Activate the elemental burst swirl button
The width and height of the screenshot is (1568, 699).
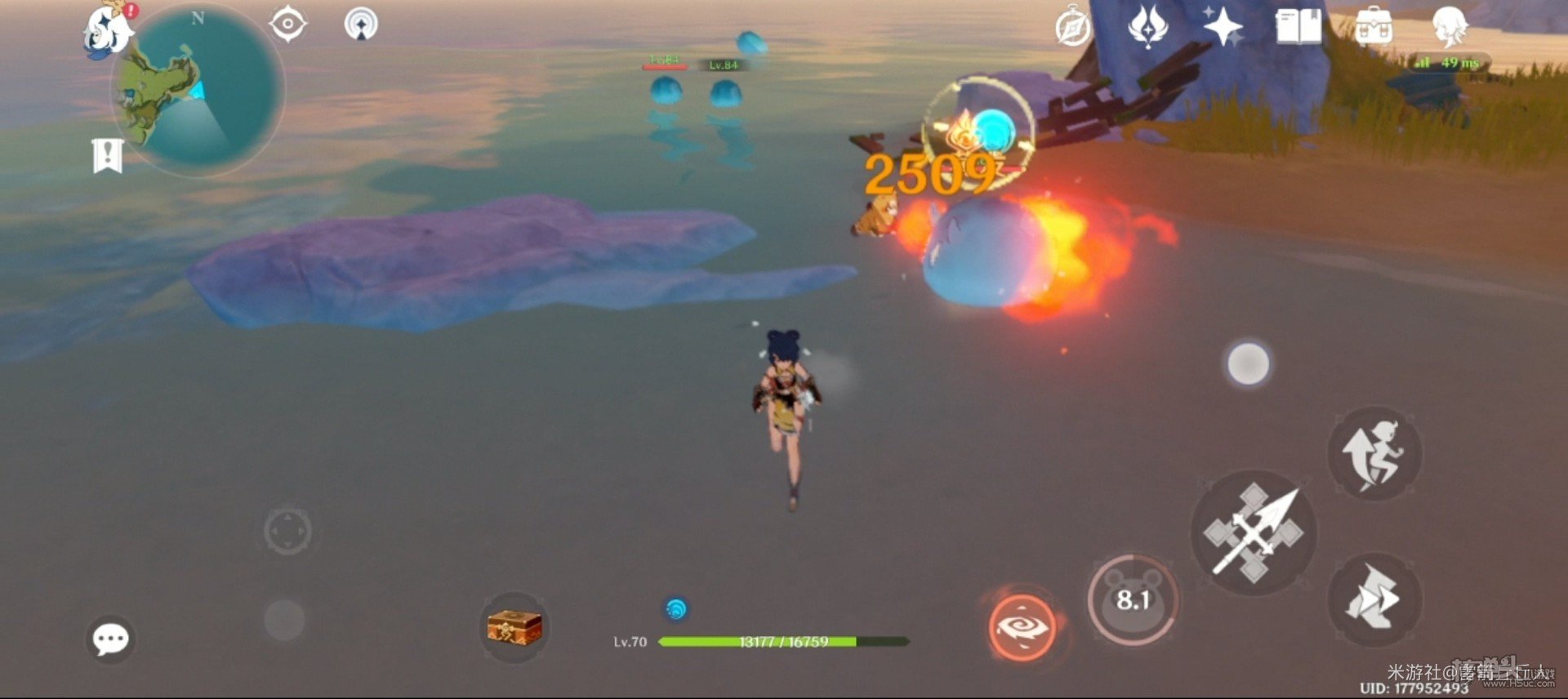pos(1022,626)
